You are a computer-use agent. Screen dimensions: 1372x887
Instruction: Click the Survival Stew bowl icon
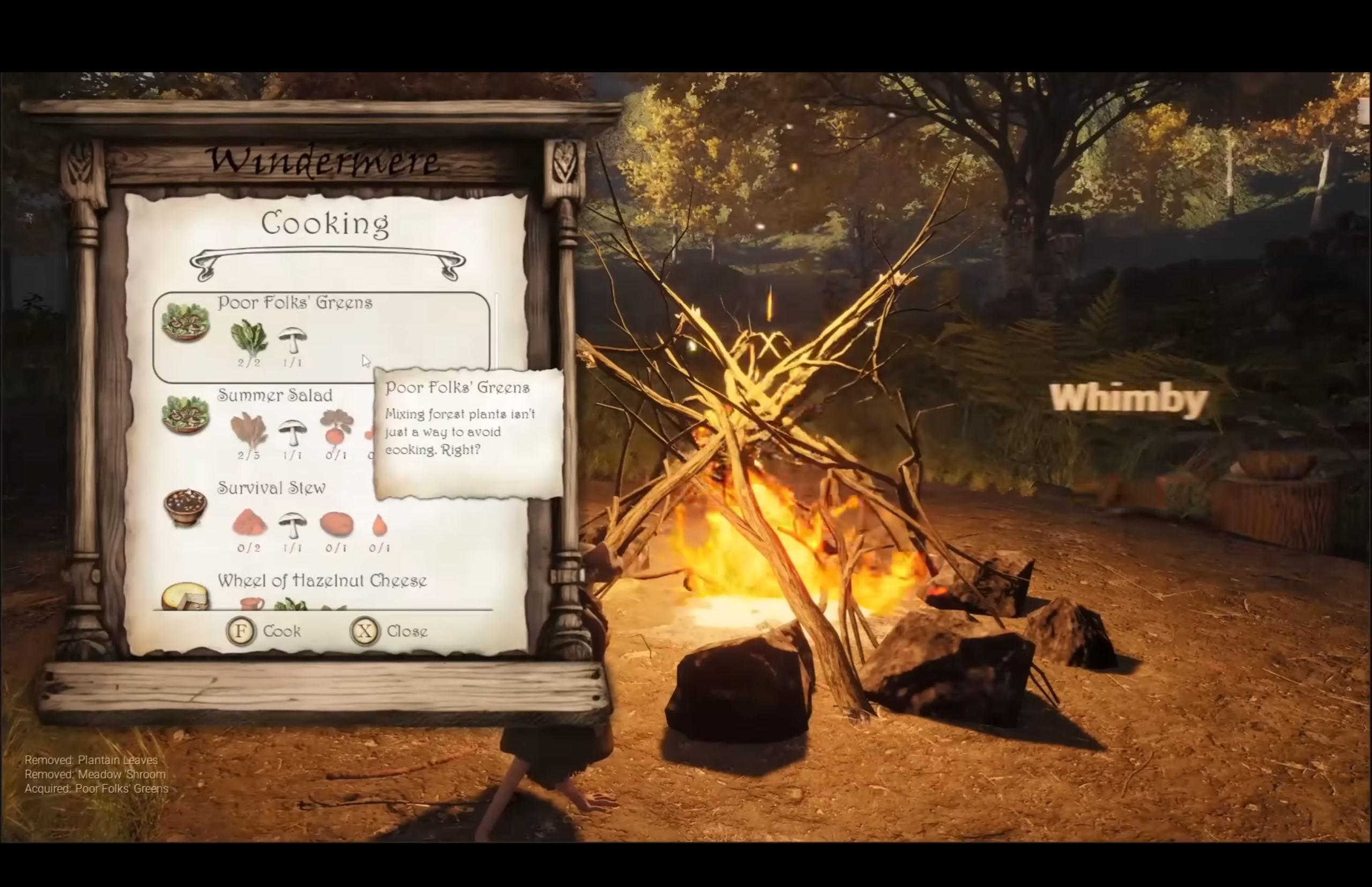pyautogui.click(x=185, y=507)
